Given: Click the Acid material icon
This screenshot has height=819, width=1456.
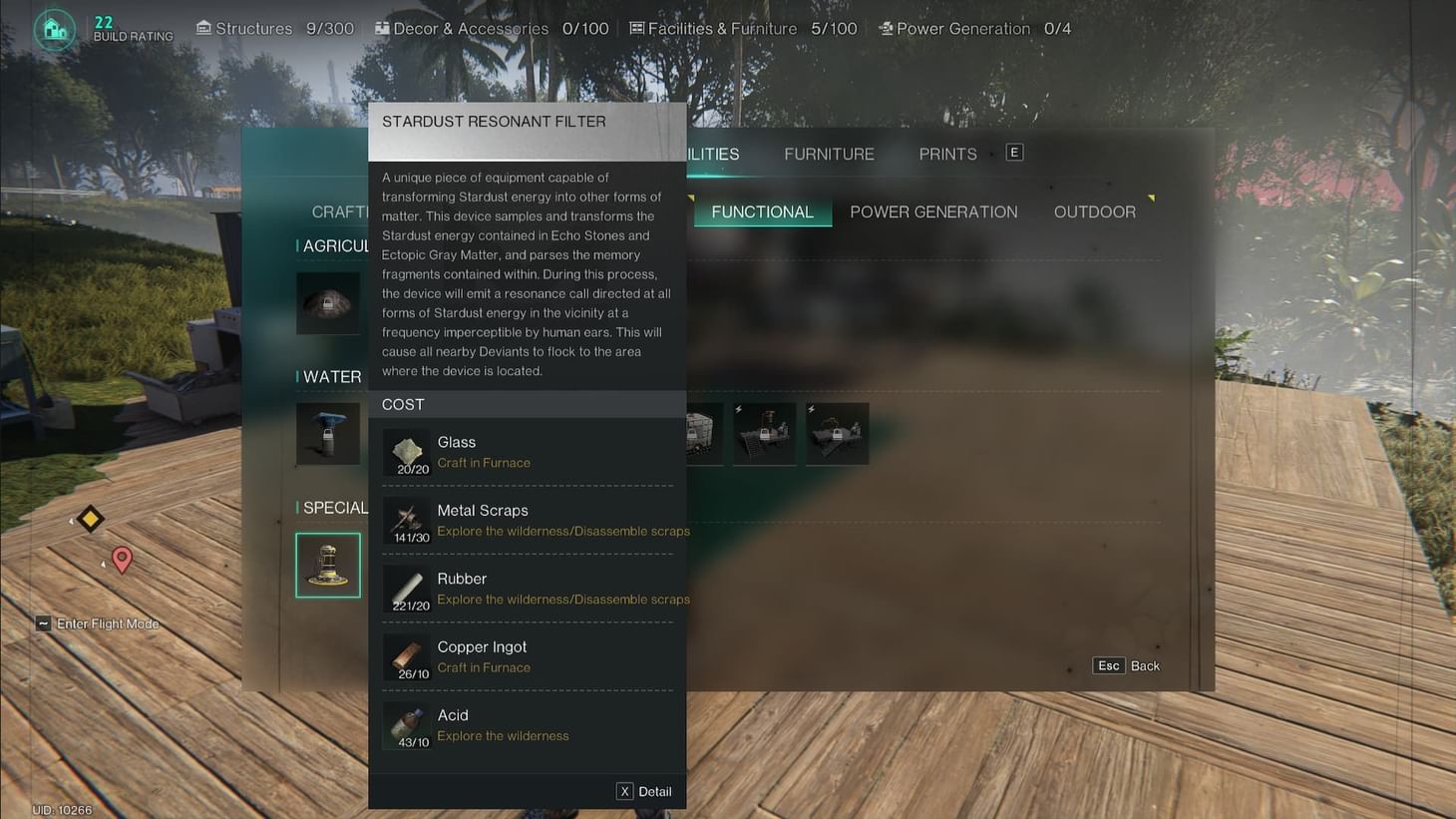Looking at the screenshot, I should (407, 724).
